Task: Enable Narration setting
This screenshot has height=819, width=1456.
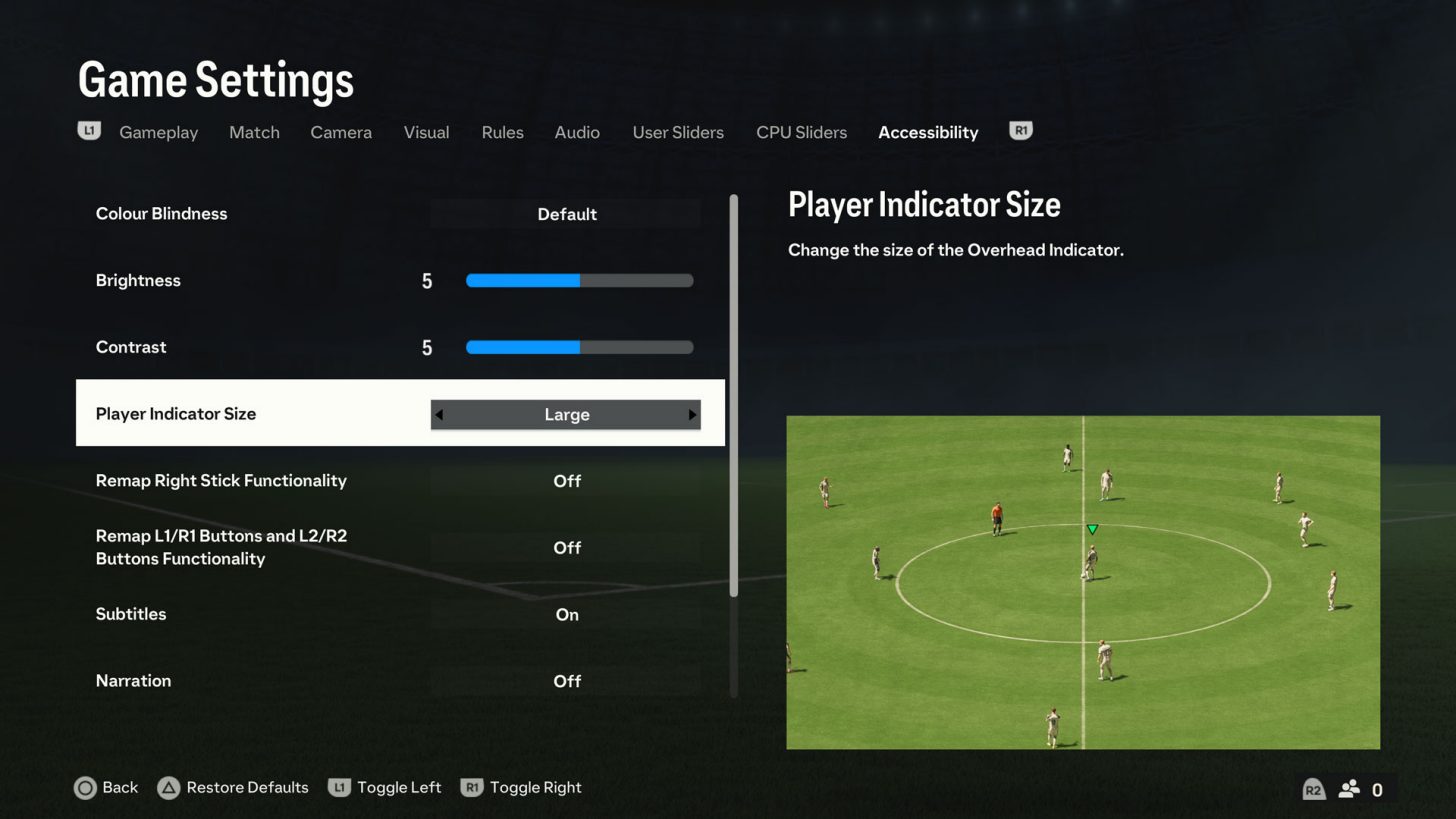Action: point(567,681)
